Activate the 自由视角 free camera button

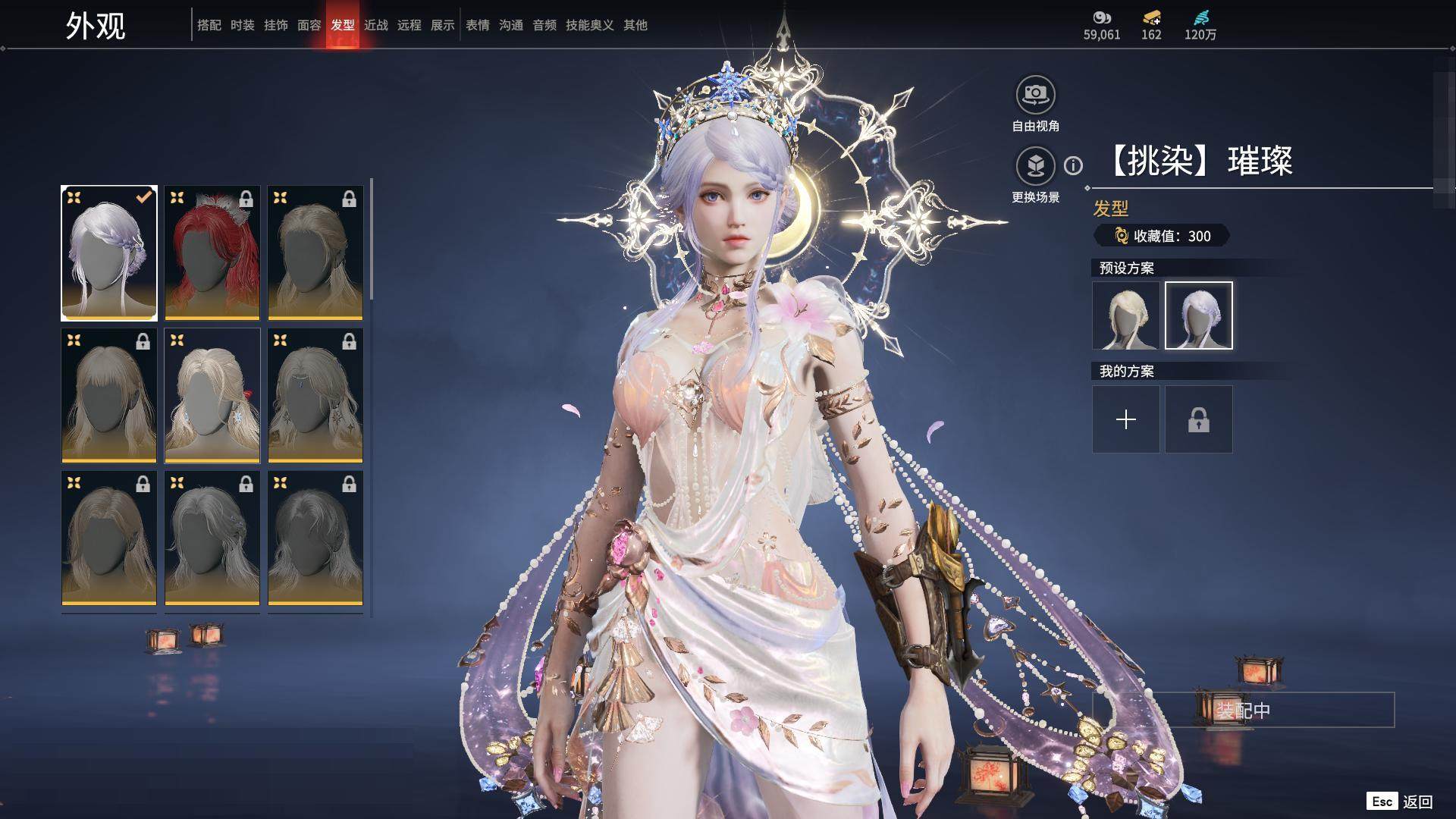1035,95
